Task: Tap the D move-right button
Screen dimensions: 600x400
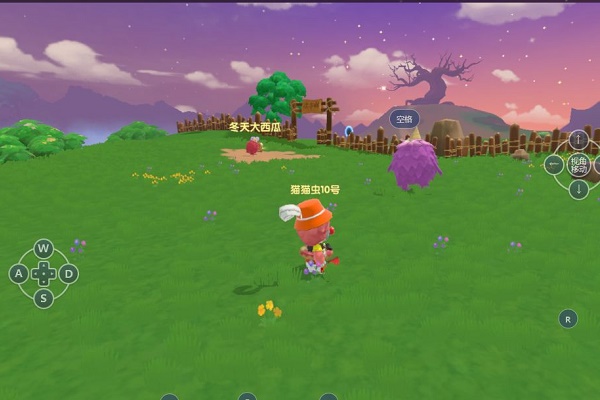Action: point(68,273)
